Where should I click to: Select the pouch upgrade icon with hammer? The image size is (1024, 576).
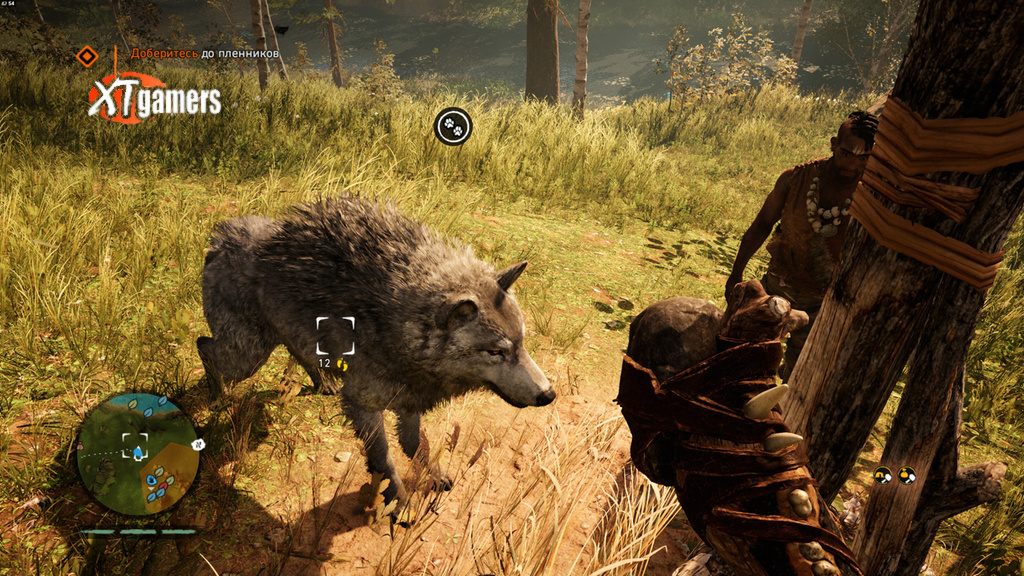tap(906, 476)
